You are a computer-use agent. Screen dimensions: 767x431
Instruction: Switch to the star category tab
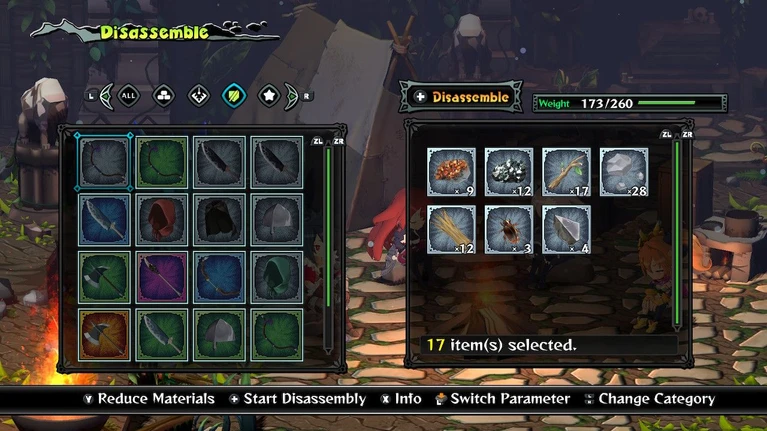269,96
